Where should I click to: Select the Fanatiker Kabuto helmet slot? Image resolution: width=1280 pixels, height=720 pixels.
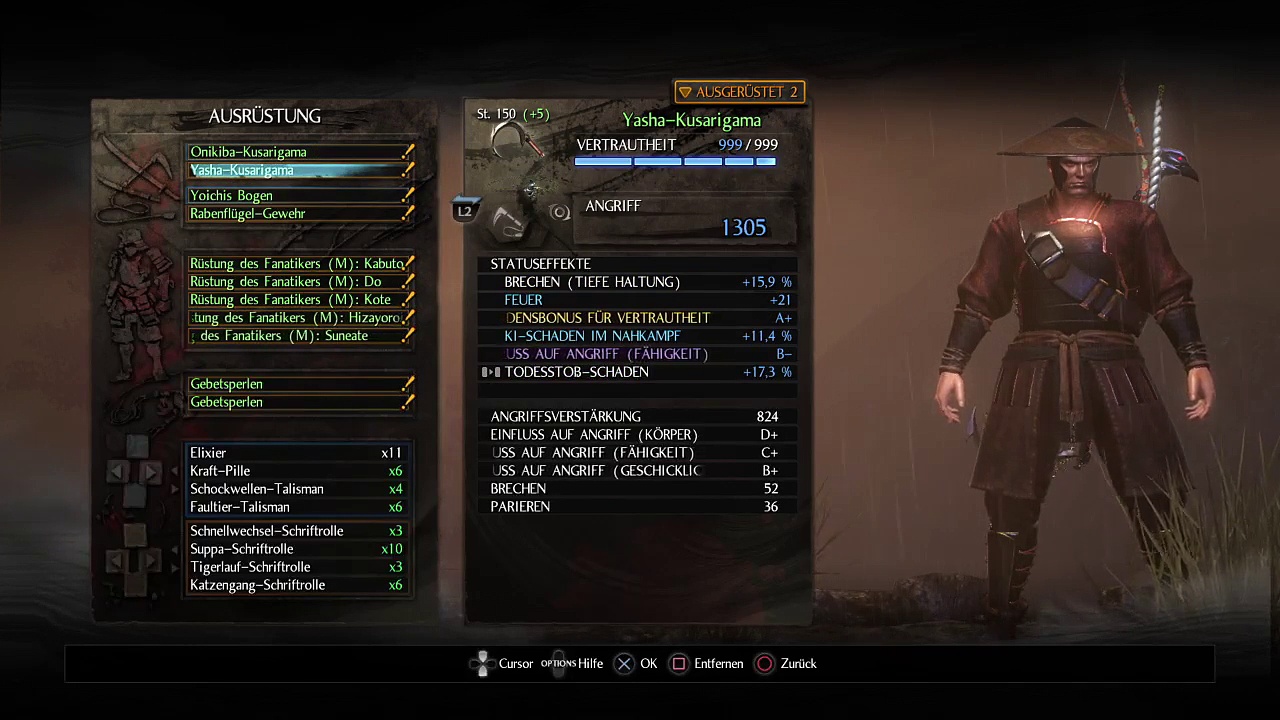[x=298, y=264]
